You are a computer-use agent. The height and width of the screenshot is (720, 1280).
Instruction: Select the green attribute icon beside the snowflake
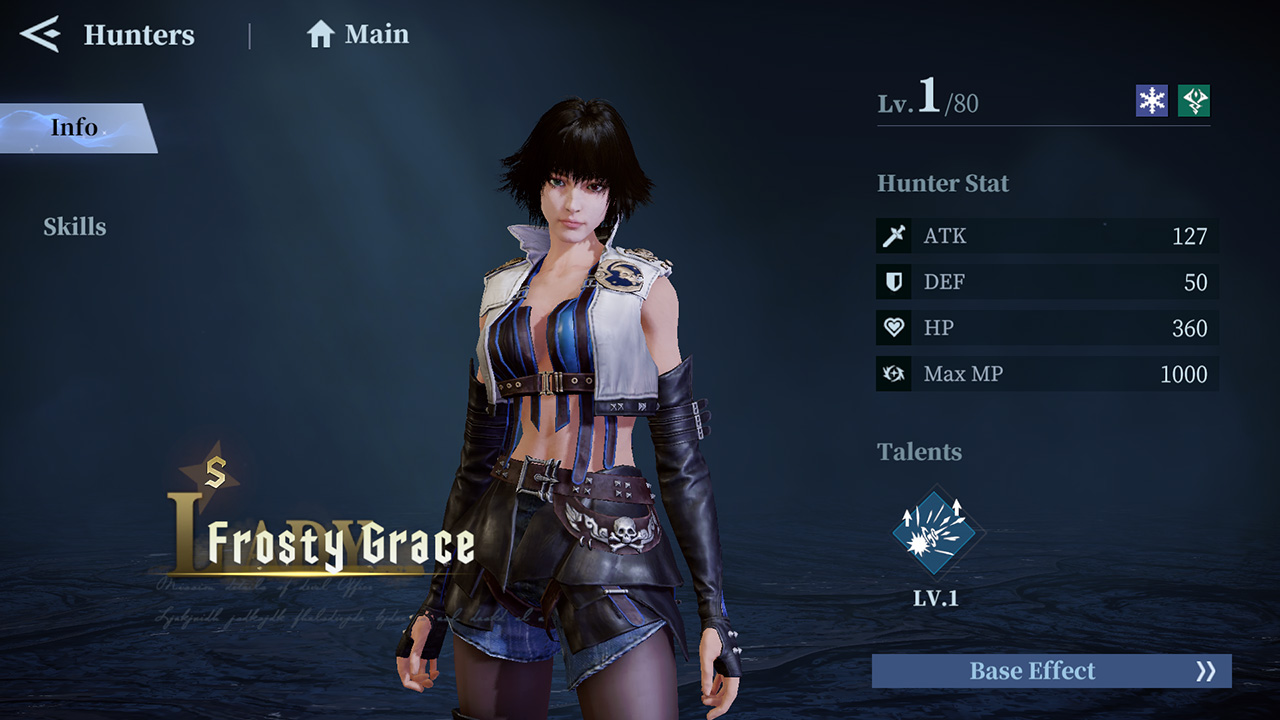click(1196, 100)
